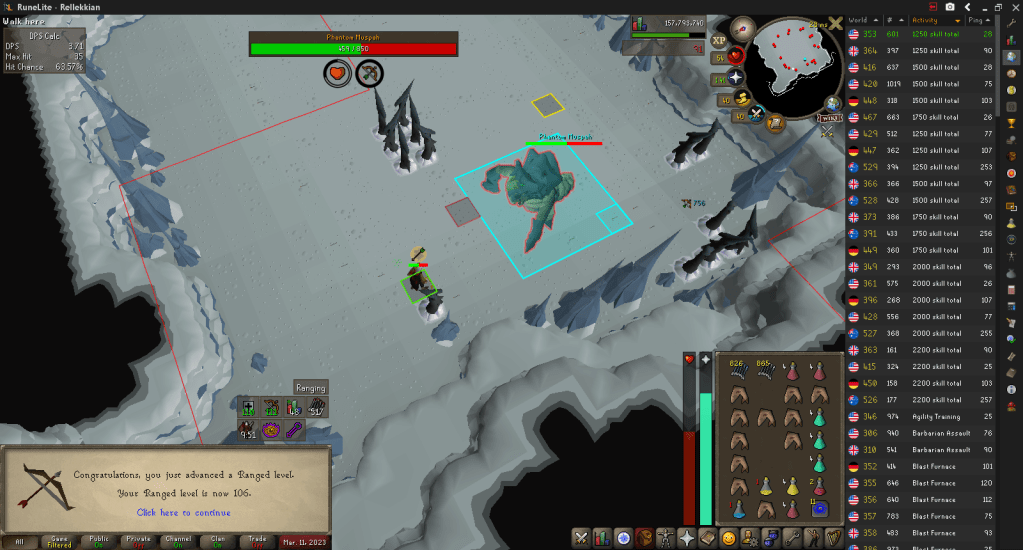Sort the world list by Ping
Image resolution: width=1023 pixels, height=550 pixels.
[985, 19]
